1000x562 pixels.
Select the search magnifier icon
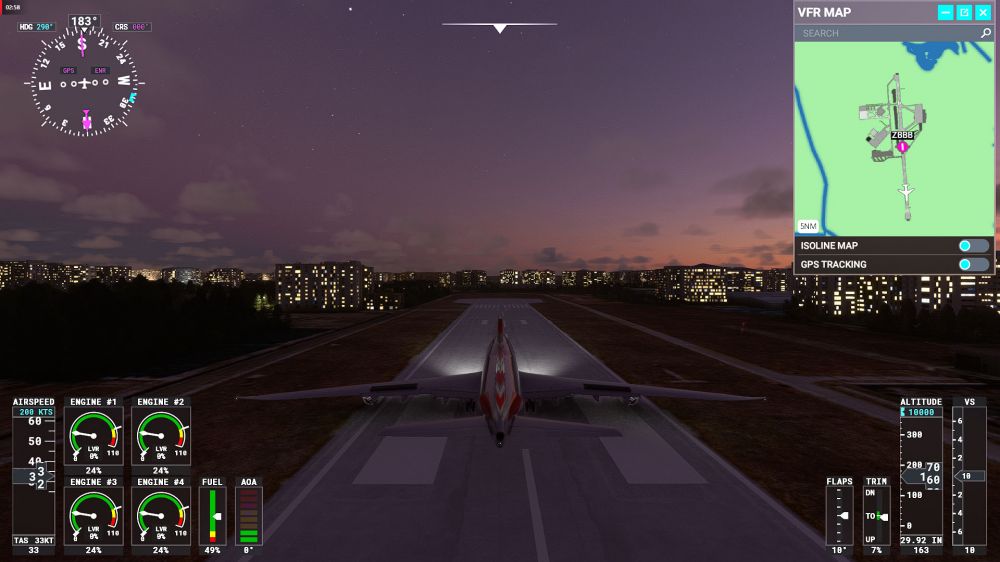coord(985,33)
